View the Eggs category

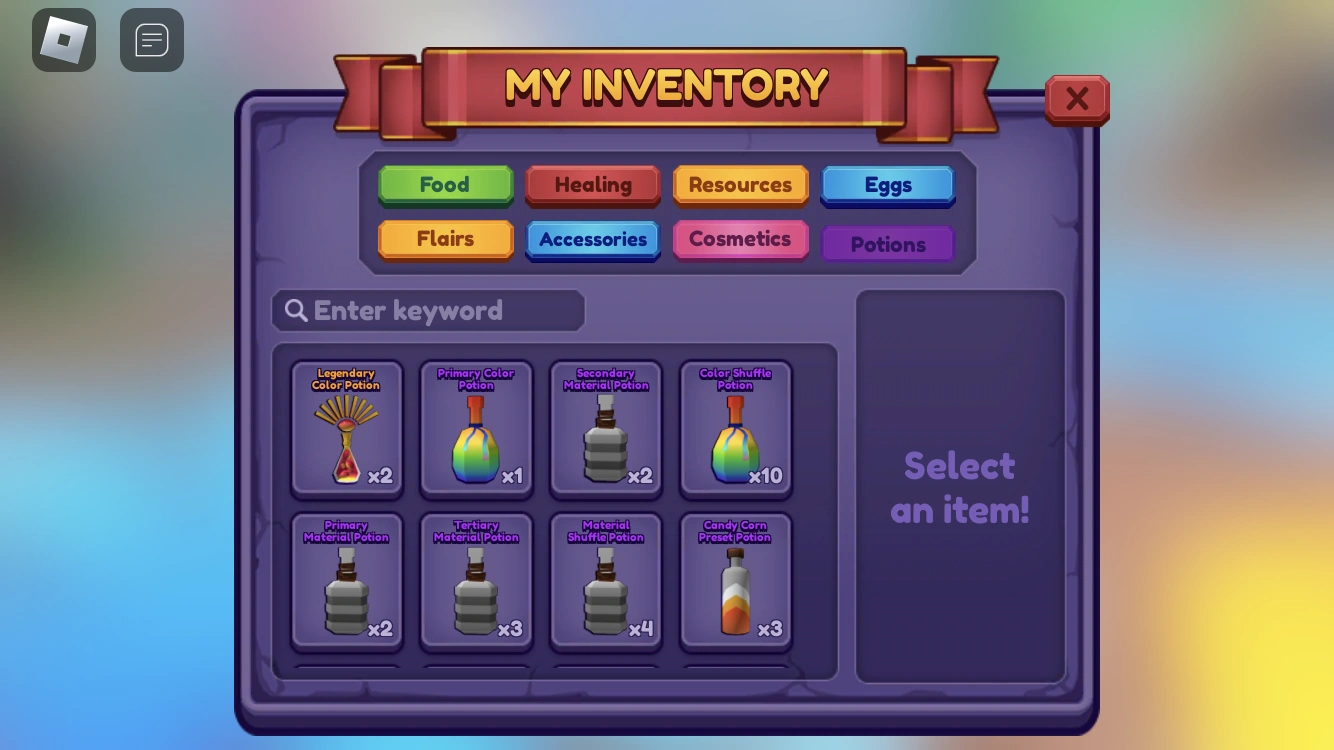(x=888, y=184)
